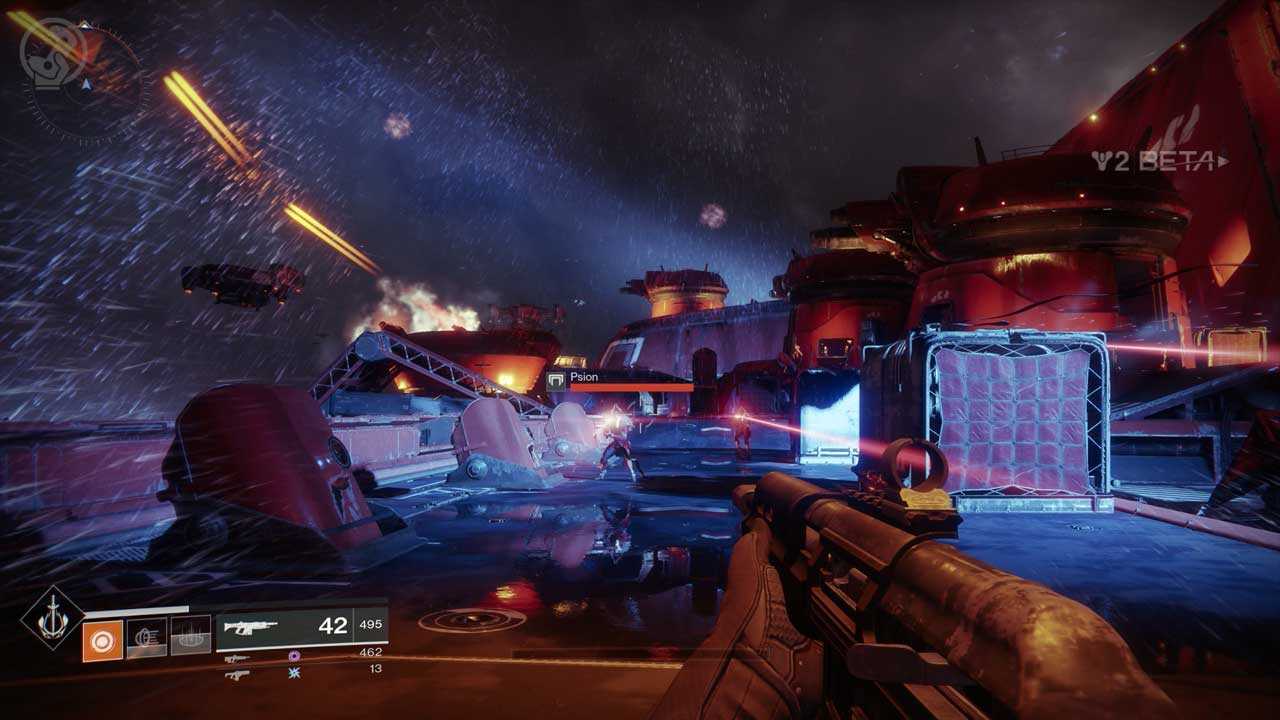Select the equipped auto rifle weapon icon

(x=250, y=627)
